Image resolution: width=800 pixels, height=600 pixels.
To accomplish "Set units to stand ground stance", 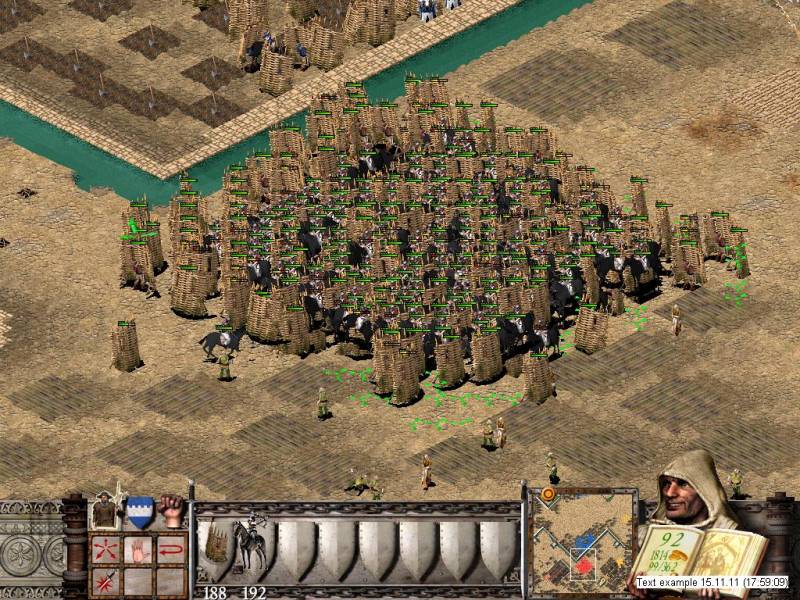I will tap(105, 512).
